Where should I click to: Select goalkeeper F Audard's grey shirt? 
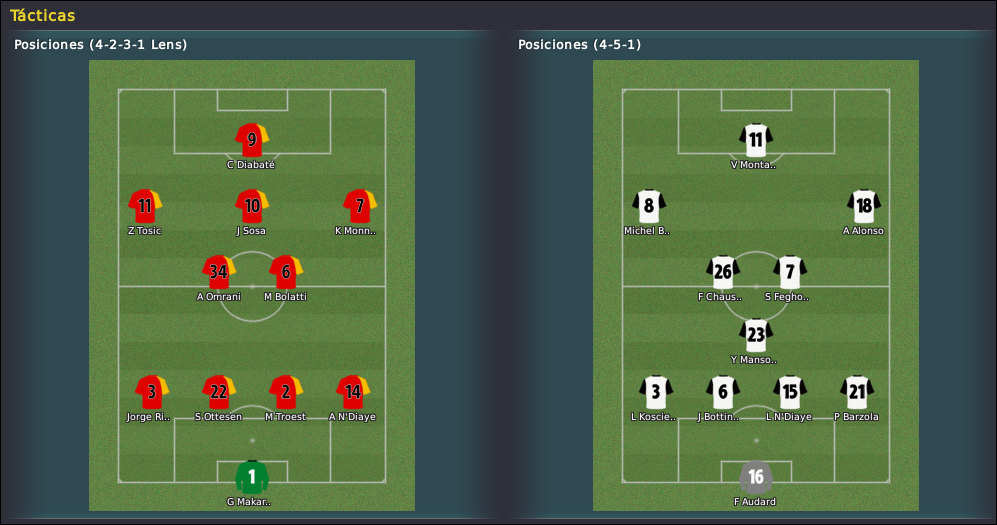[756, 477]
